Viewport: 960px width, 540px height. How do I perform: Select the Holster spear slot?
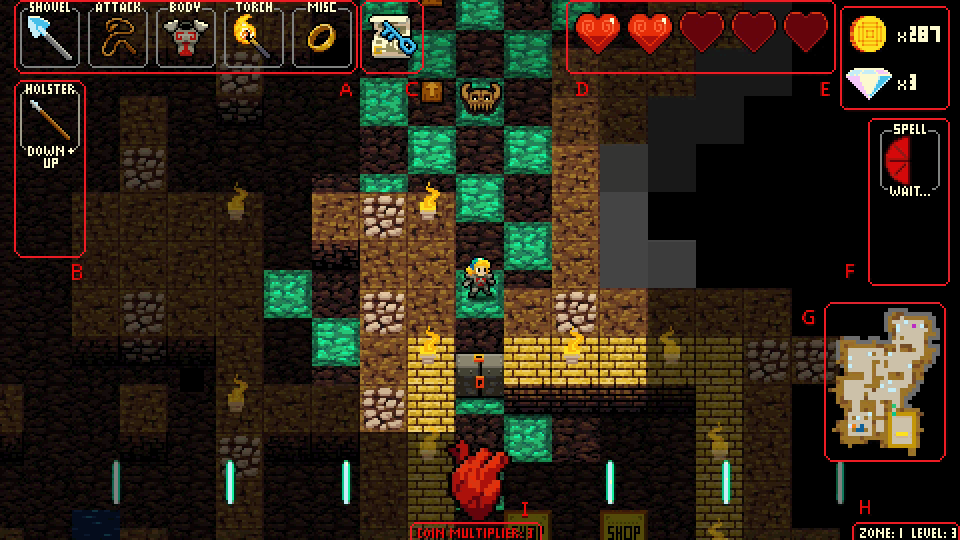coord(49,127)
